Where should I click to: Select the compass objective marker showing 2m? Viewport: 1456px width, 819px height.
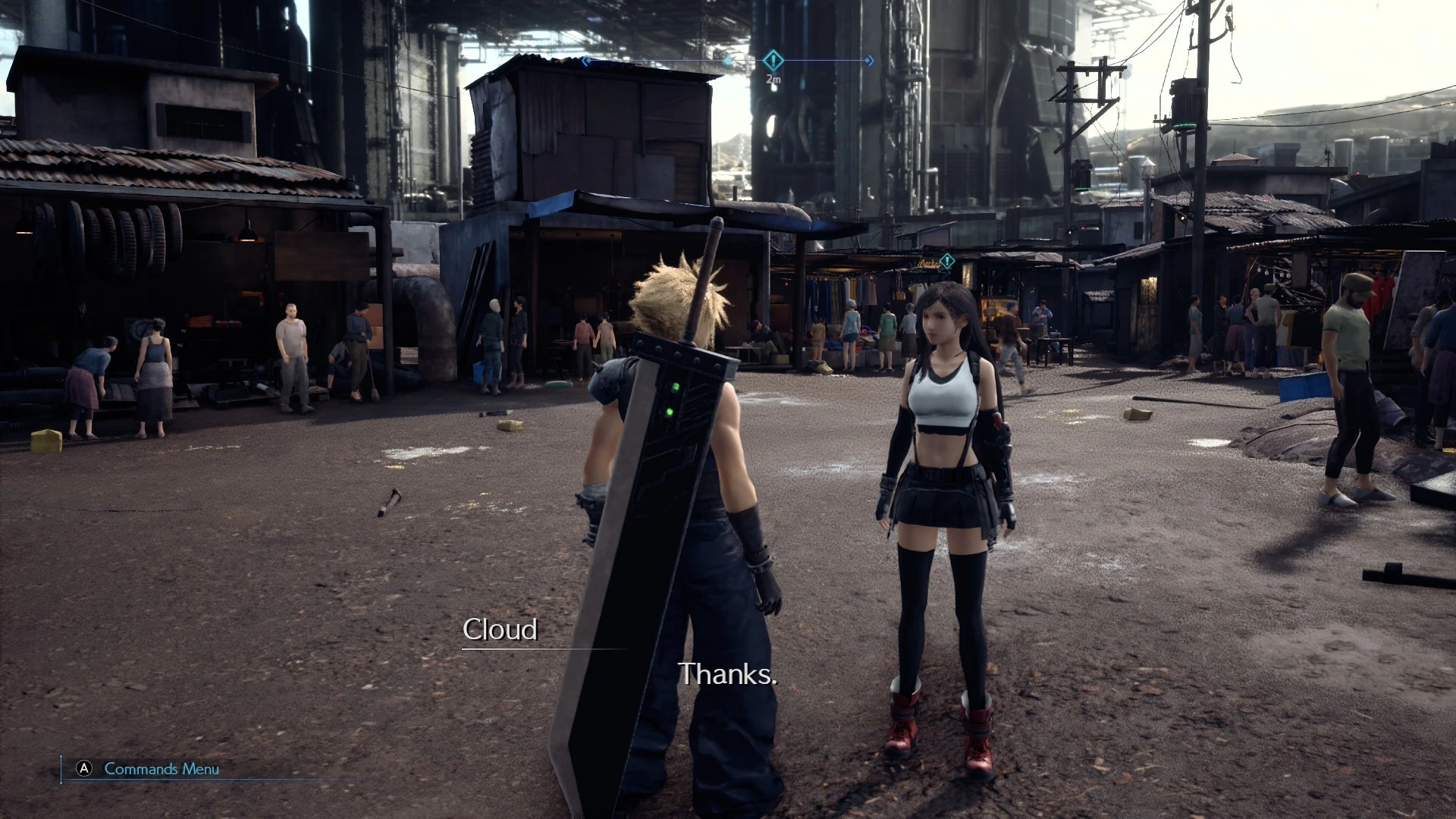coord(773,60)
